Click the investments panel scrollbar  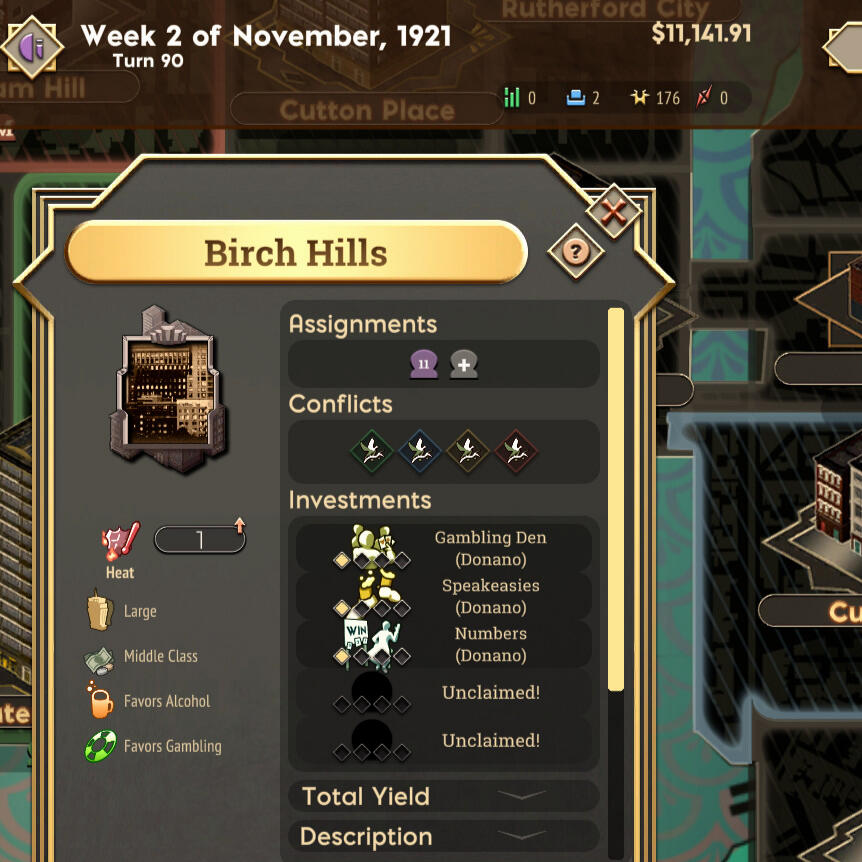pyautogui.click(x=616, y=500)
